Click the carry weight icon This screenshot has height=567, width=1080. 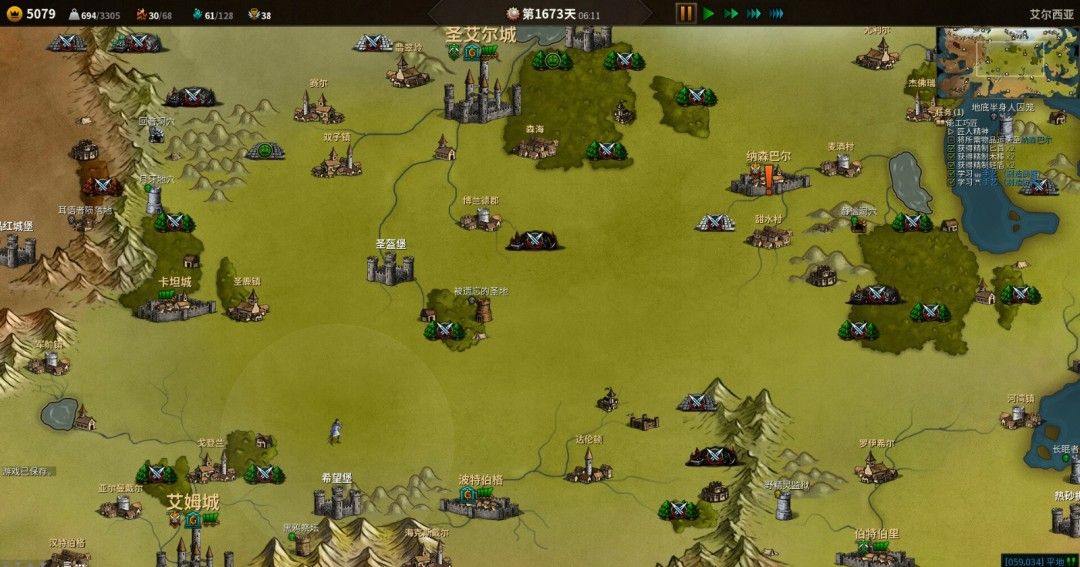click(74, 15)
